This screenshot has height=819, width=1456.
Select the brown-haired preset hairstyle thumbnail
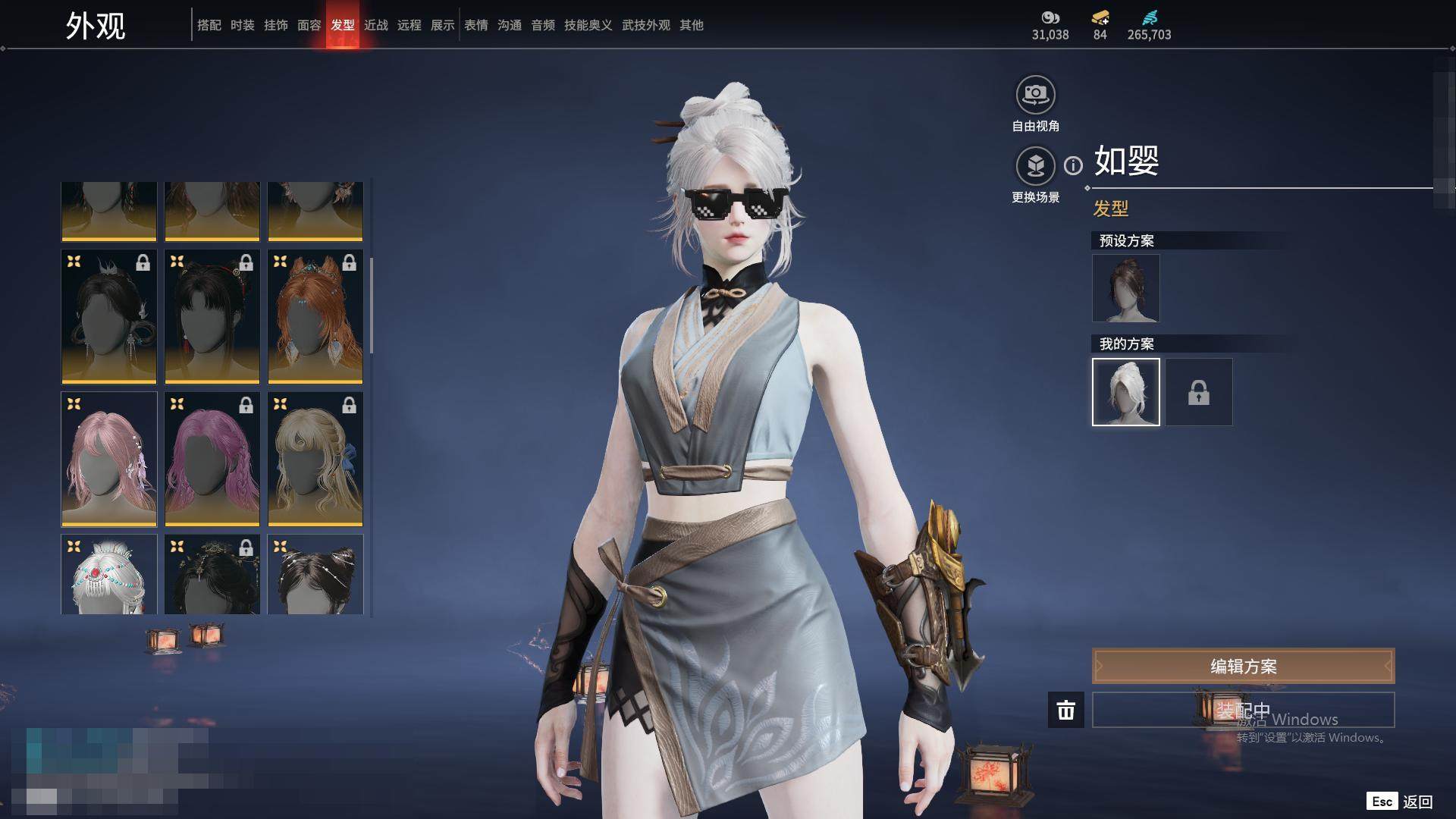[x=1125, y=288]
